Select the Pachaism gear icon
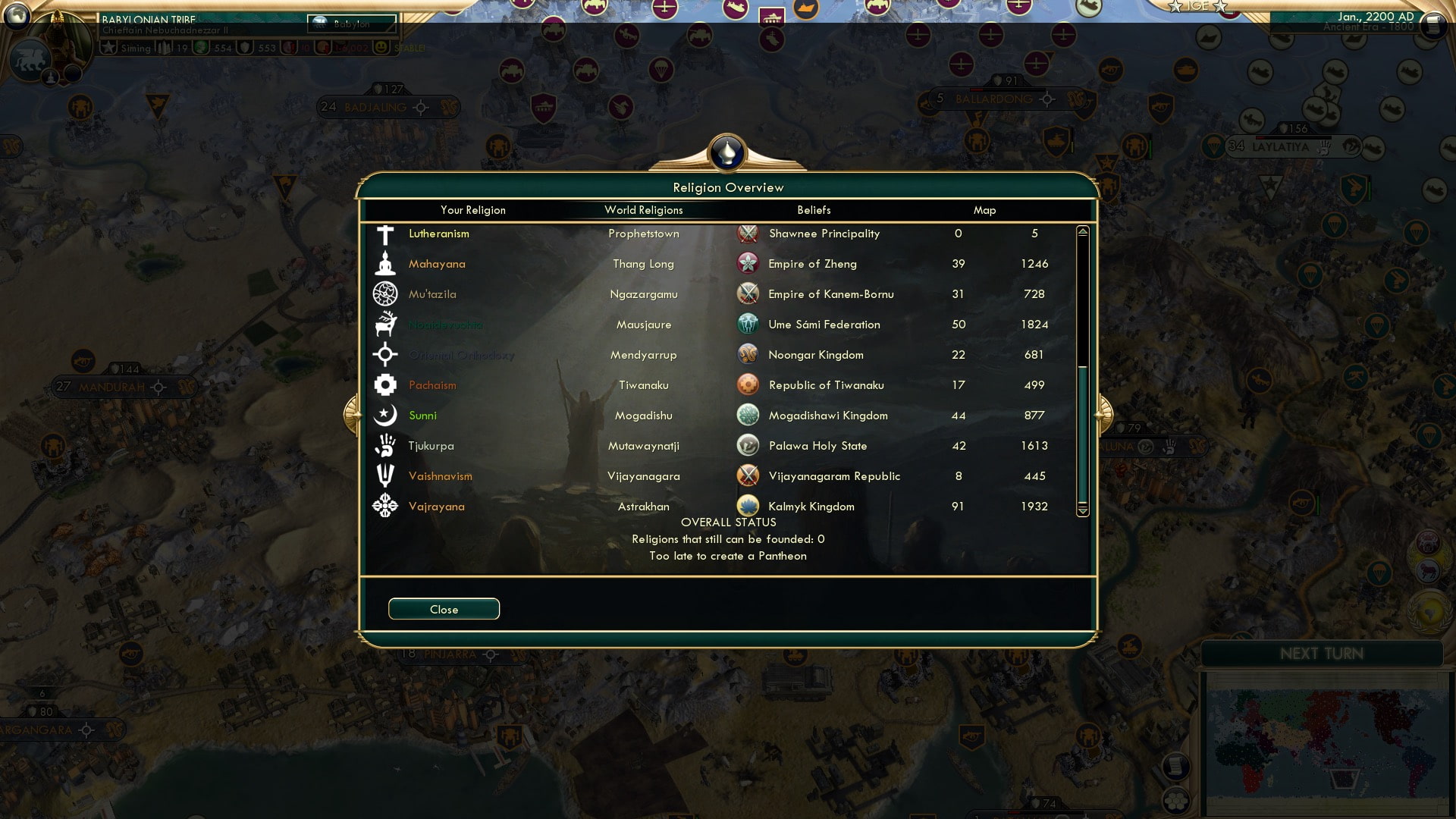Viewport: 1456px width, 819px height. 386,384
